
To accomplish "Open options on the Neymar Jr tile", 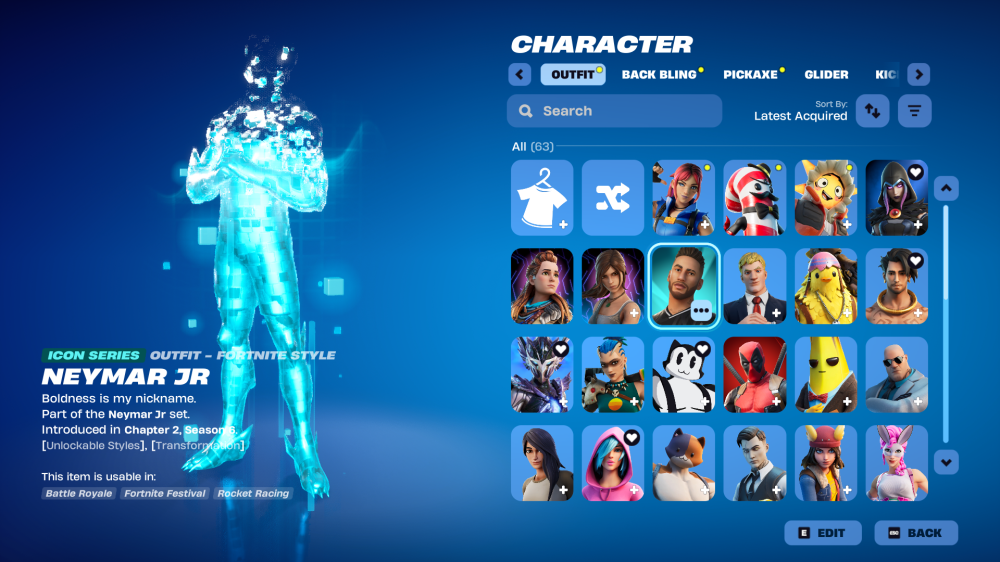I will tap(701, 311).
